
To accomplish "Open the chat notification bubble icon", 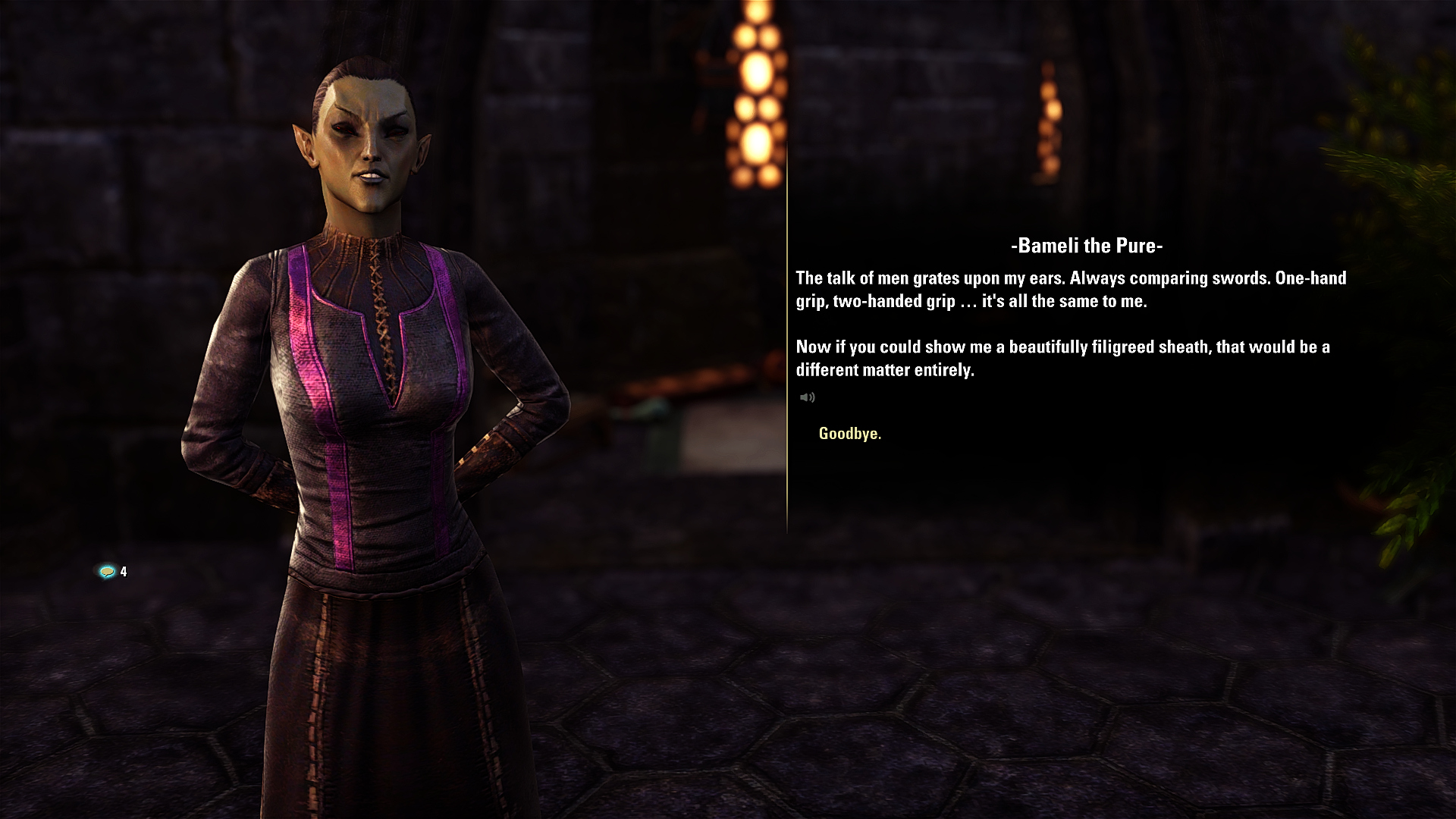I will point(108,572).
